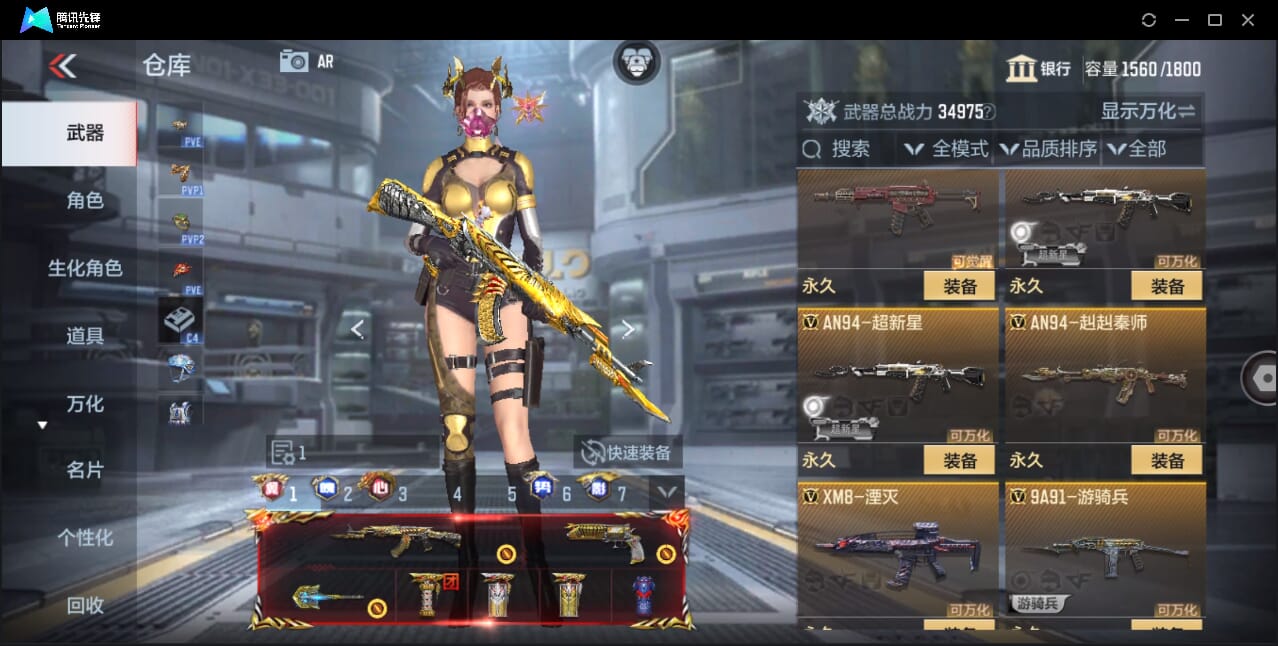
Task: Open the 万化 tab
Action: tap(85, 404)
